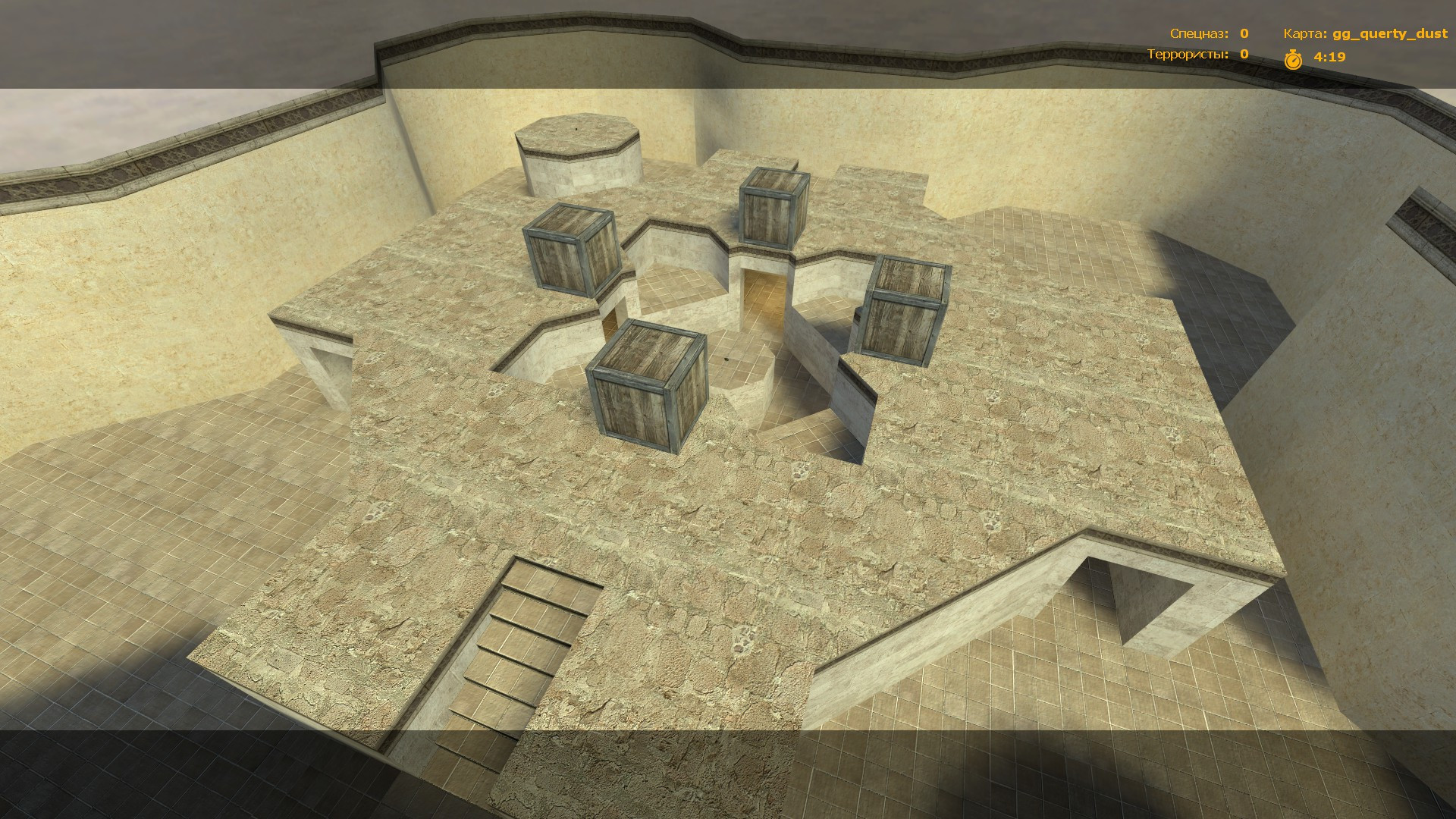This screenshot has height=819, width=1456.
Task: Click the Спецназ team score counter
Action: coord(1244,33)
